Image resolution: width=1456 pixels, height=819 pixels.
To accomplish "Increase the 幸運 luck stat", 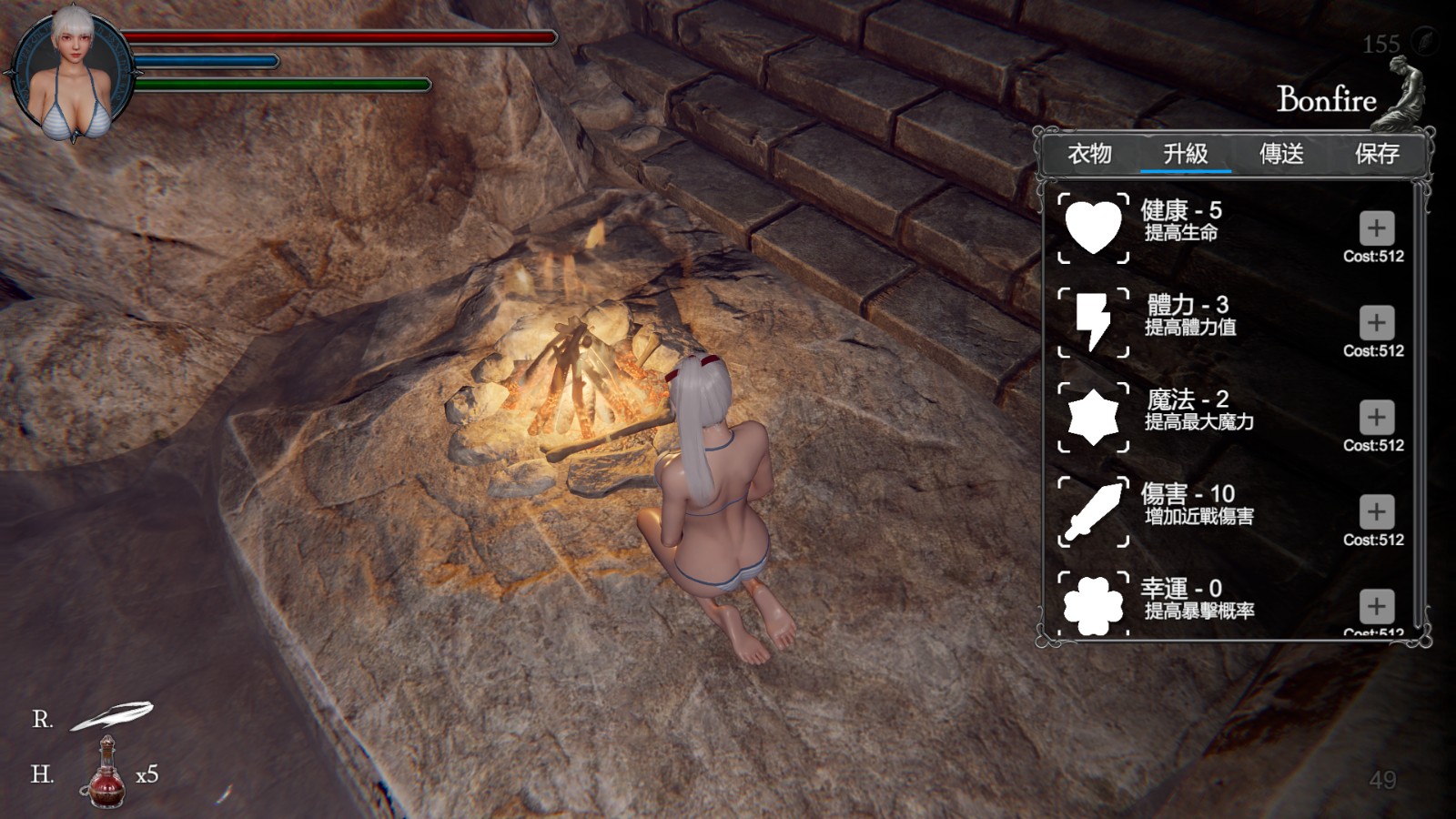I will coord(1376,606).
